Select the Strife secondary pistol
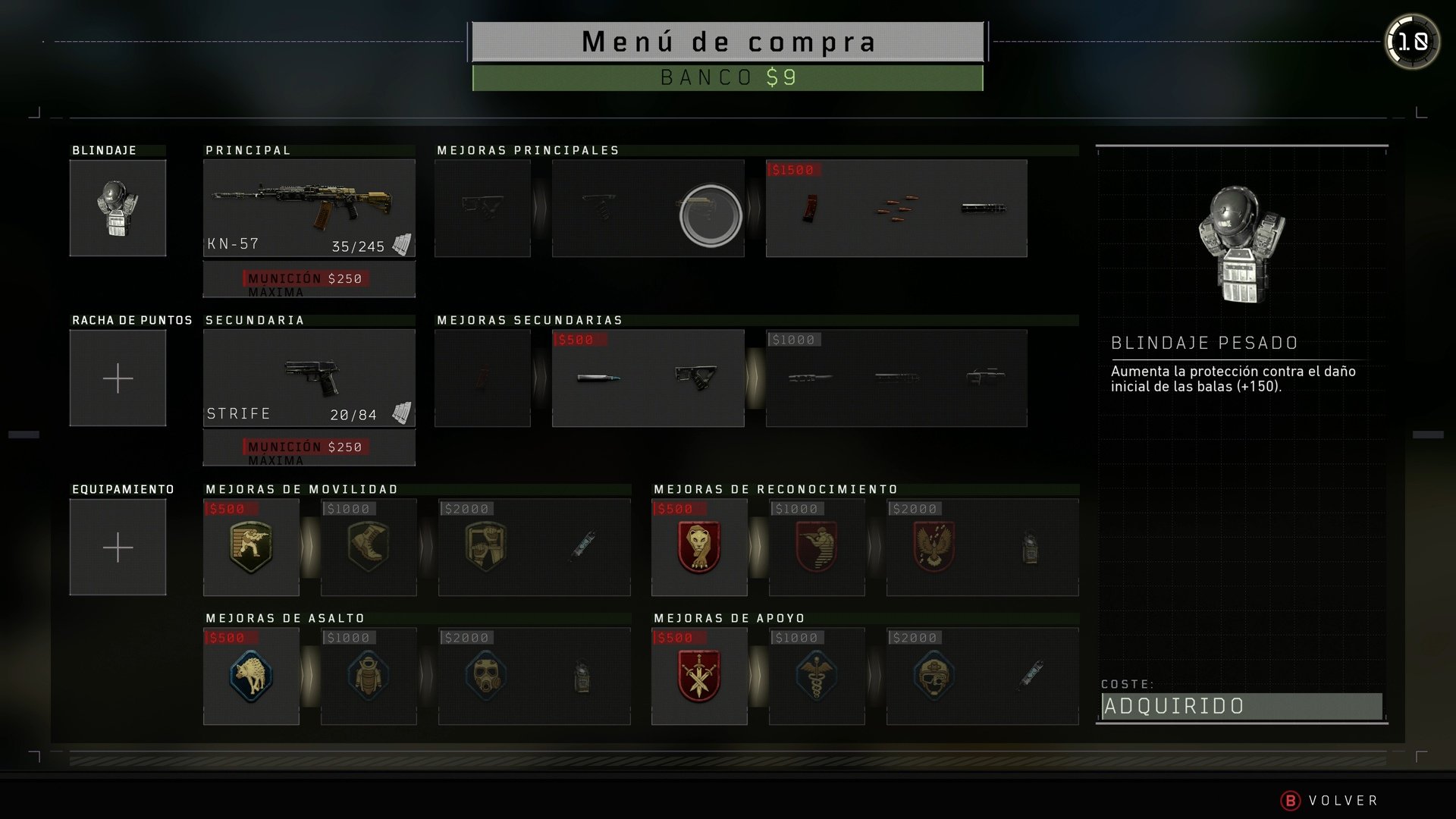Screen dimensions: 1456x819 pyautogui.click(x=309, y=377)
